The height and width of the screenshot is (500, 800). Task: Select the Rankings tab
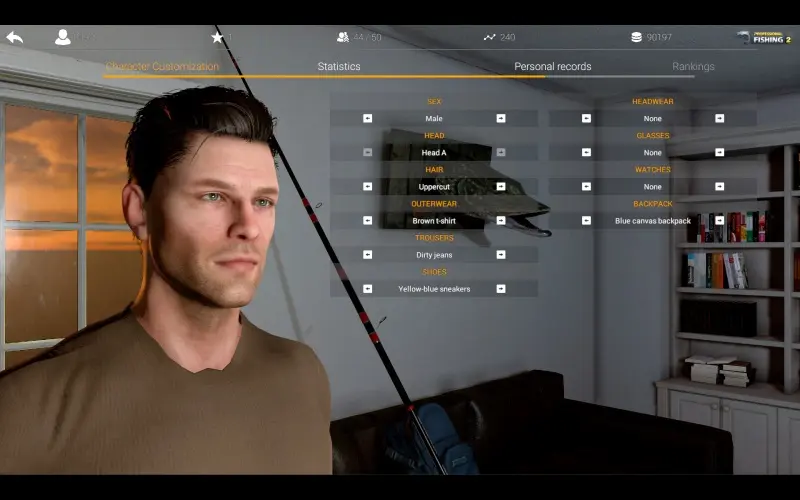tap(693, 67)
